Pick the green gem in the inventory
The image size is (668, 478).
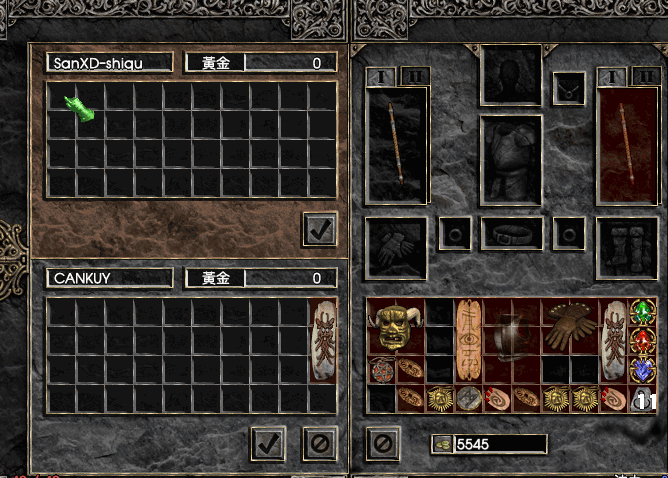point(642,312)
